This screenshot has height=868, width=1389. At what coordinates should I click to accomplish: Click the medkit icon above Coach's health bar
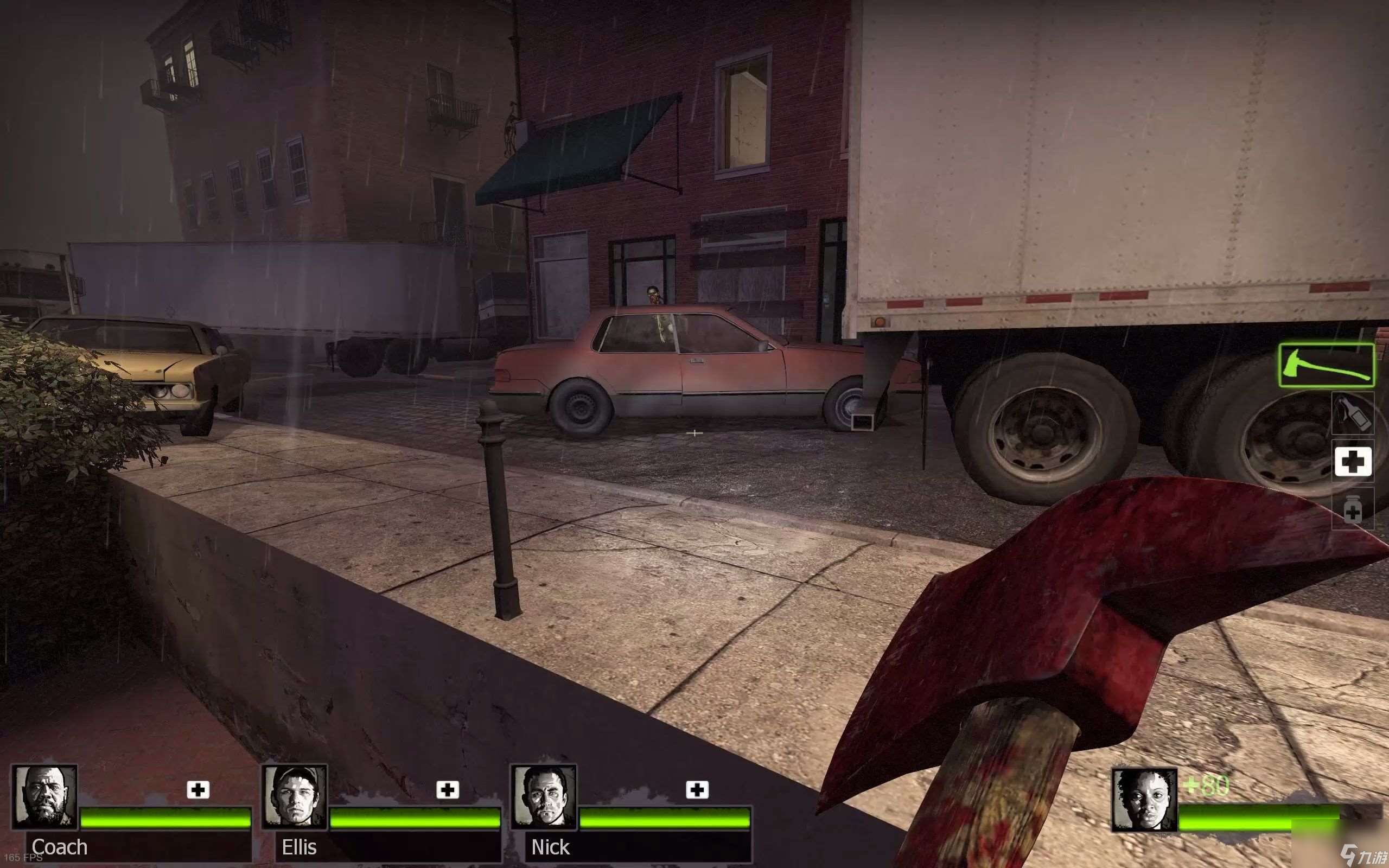click(x=198, y=790)
